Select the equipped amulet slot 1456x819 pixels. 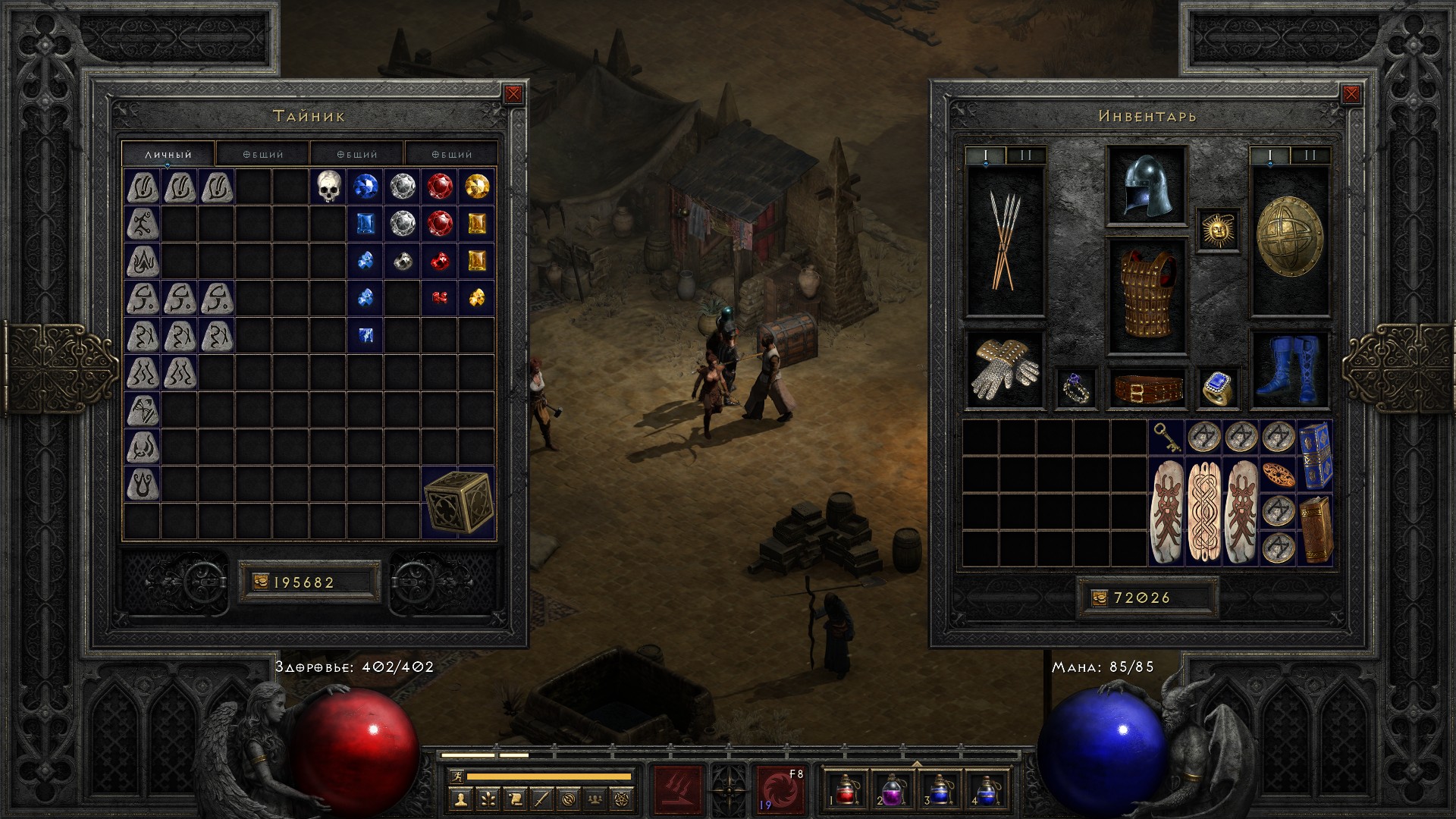pyautogui.click(x=1218, y=230)
